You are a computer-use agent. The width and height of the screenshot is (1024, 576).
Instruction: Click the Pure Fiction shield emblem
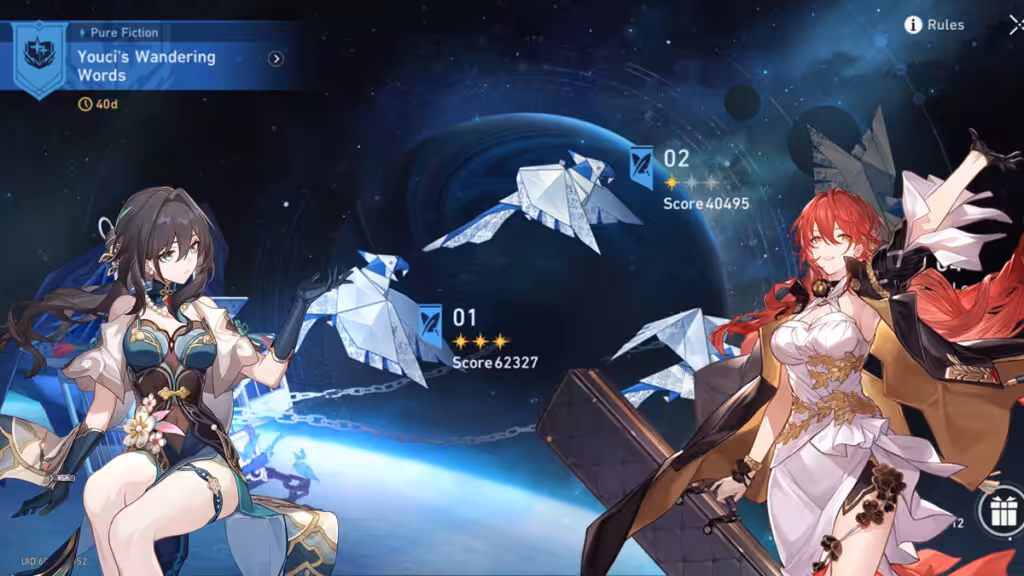coord(40,56)
